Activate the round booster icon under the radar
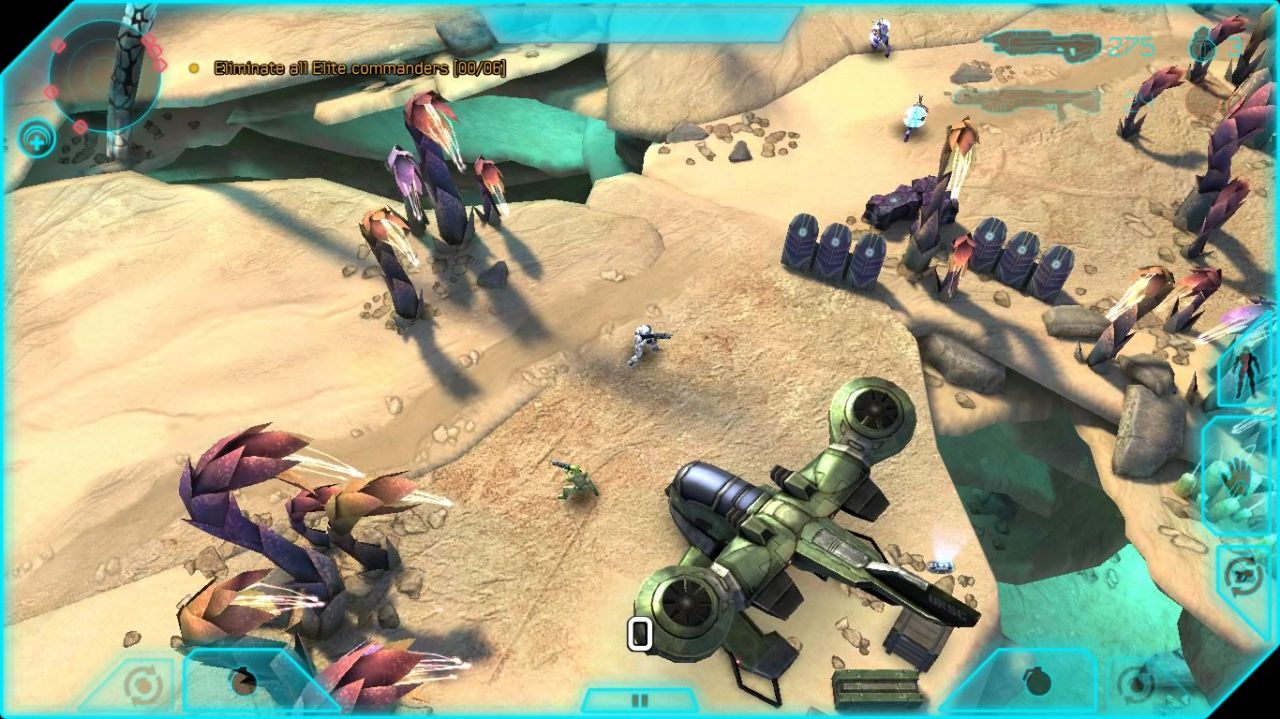This screenshot has width=1280, height=719. [x=37, y=140]
